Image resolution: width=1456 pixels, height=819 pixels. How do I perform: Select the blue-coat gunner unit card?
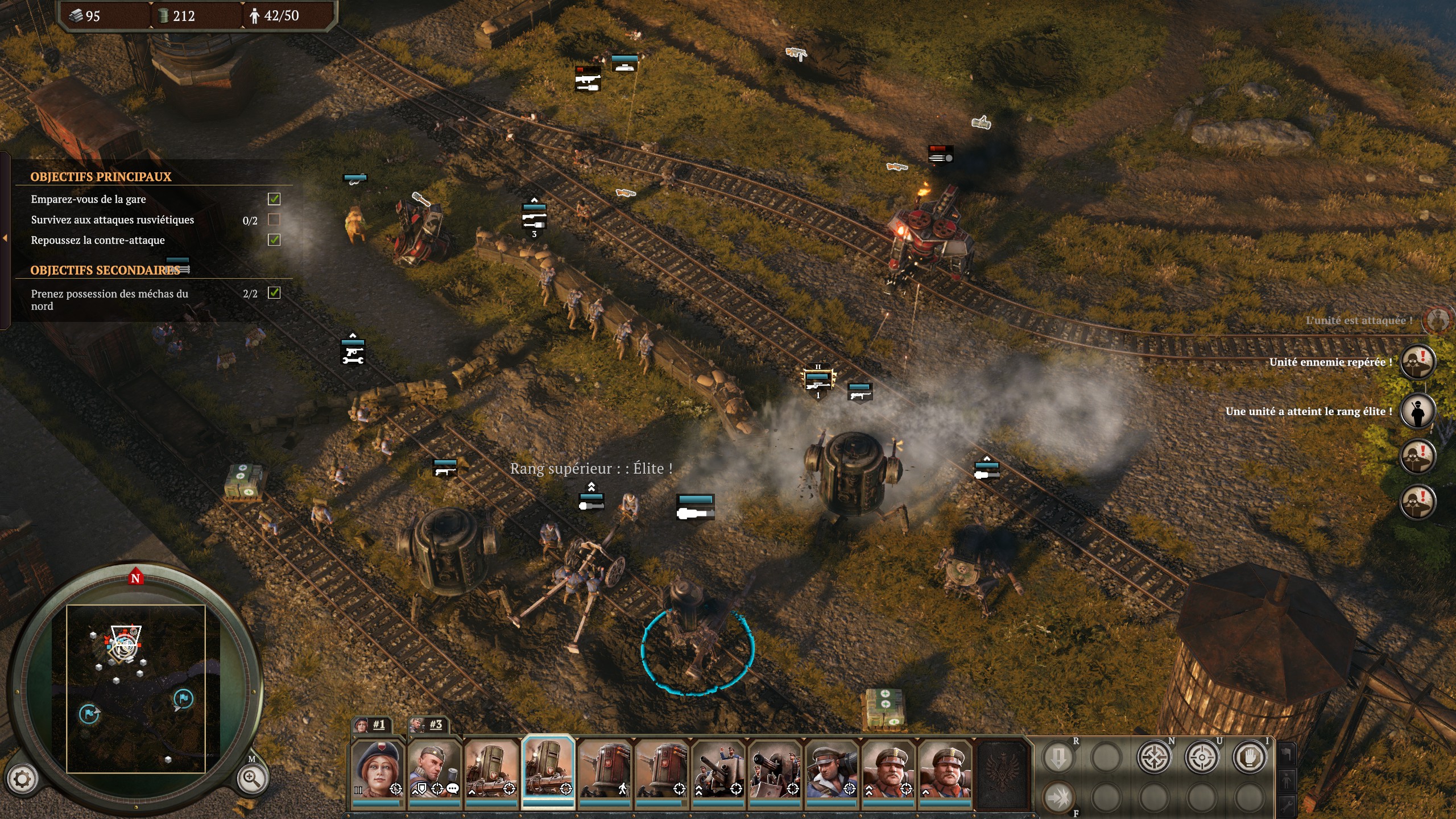(832, 770)
